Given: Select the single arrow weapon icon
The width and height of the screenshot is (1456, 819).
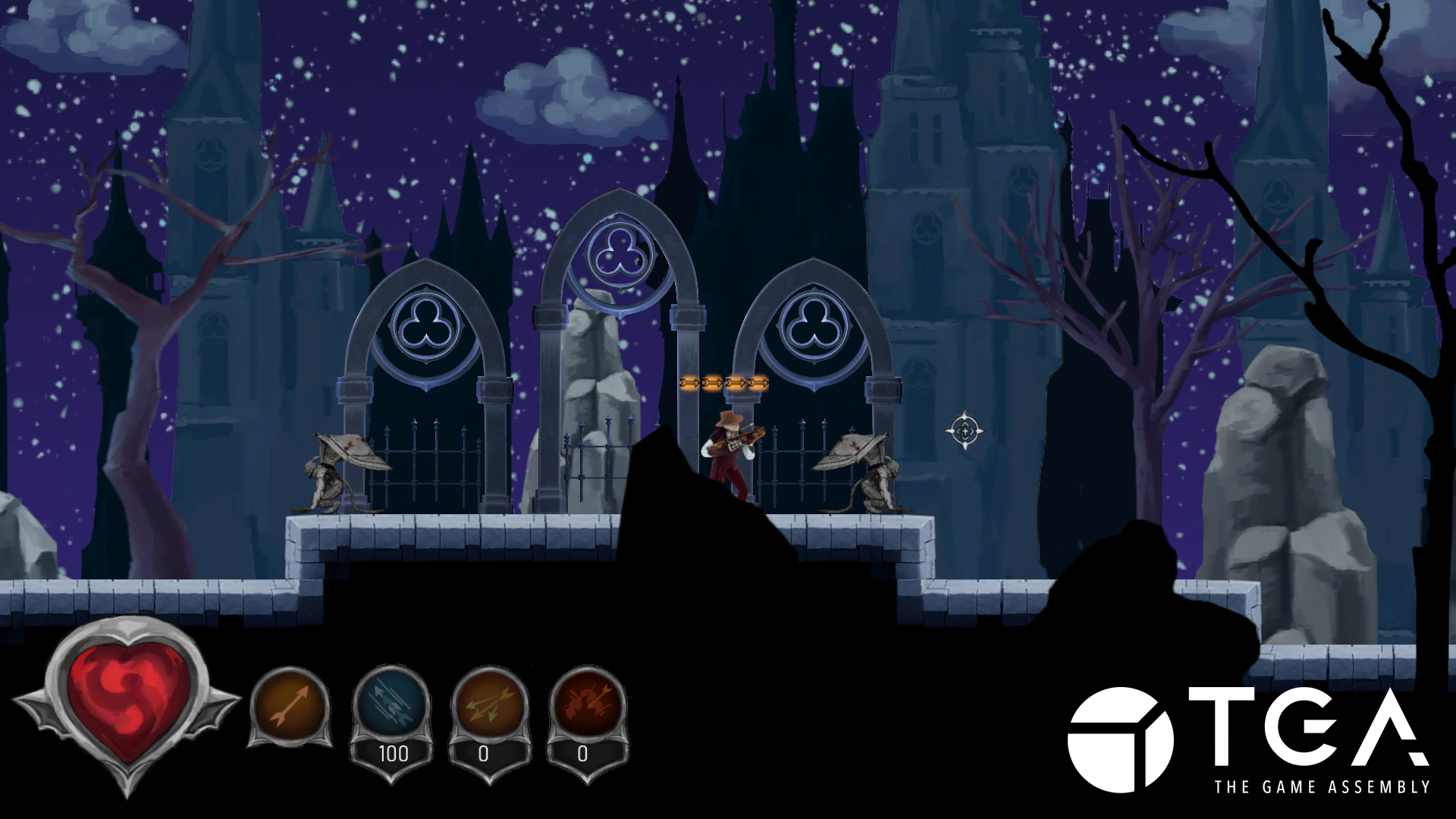Looking at the screenshot, I should pyautogui.click(x=290, y=706).
